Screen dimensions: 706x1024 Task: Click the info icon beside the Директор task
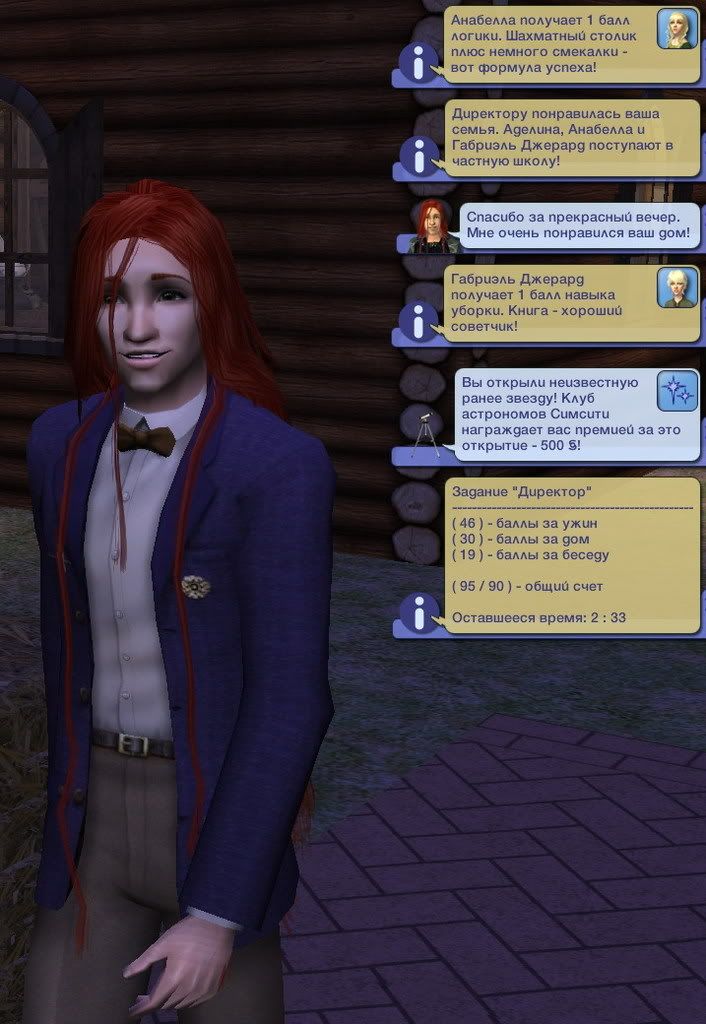[418, 613]
